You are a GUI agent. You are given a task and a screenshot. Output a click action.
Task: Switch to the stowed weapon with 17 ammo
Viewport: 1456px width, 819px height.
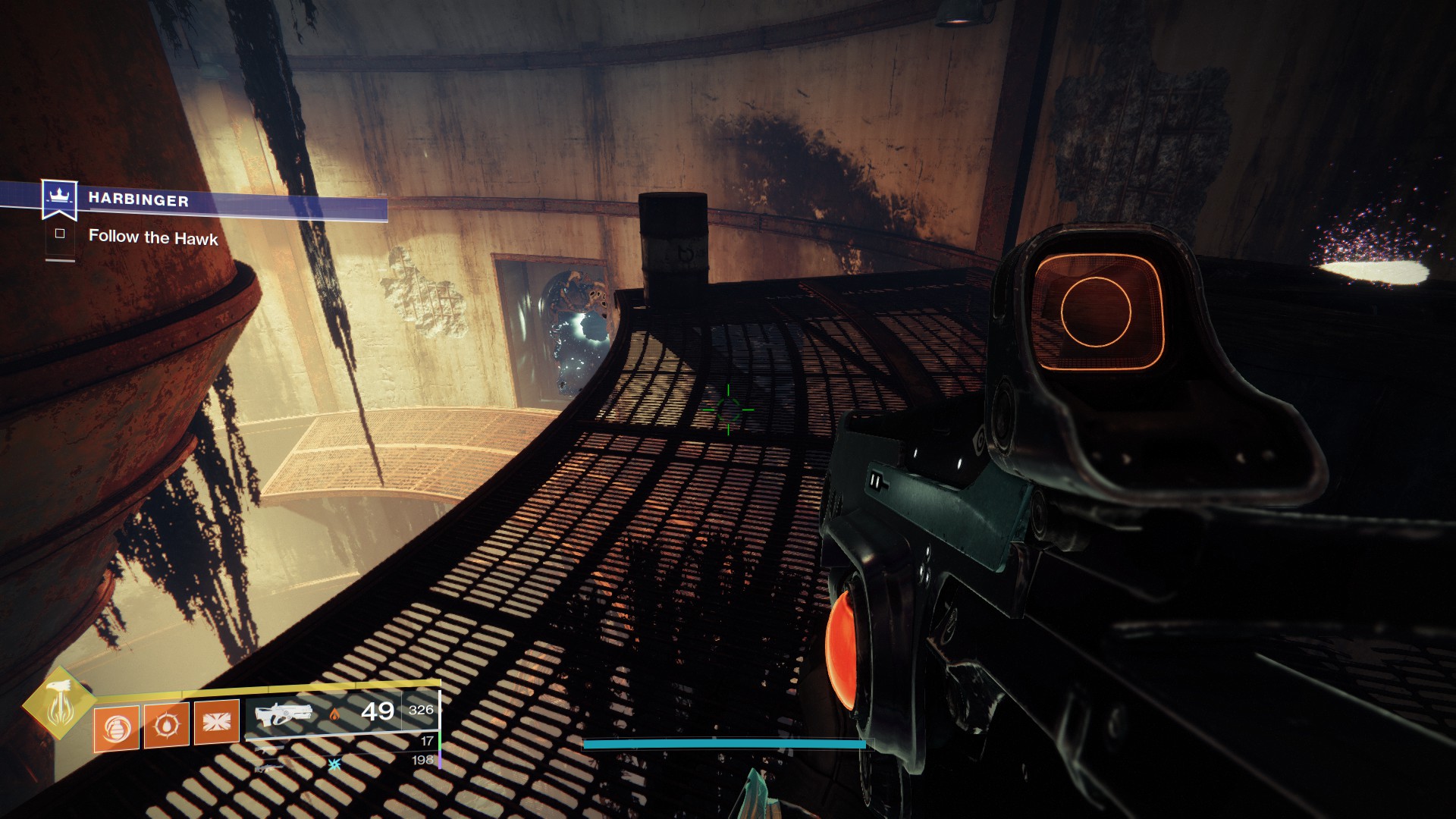[270, 748]
